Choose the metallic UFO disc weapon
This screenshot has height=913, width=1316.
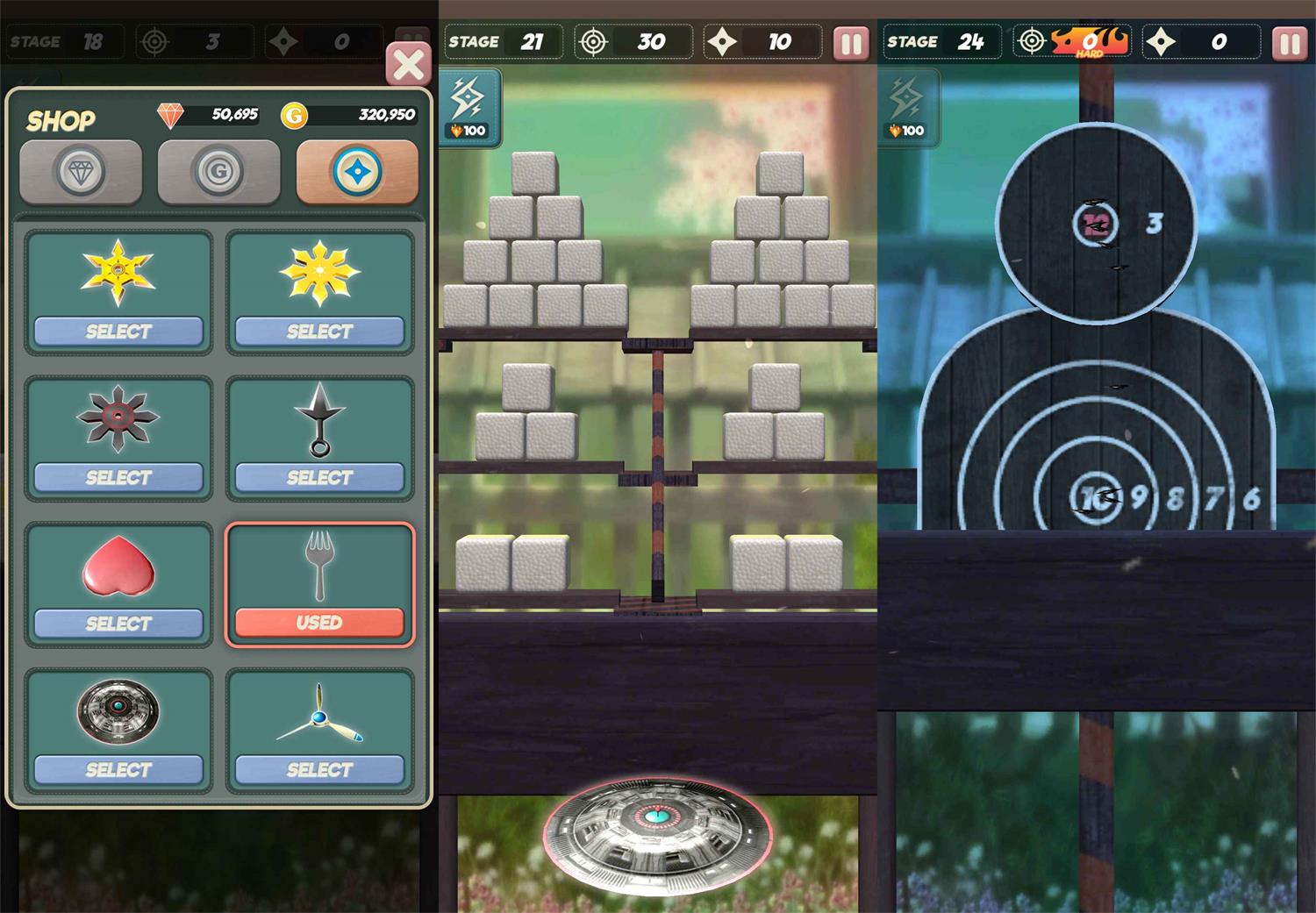pyautogui.click(x=118, y=769)
